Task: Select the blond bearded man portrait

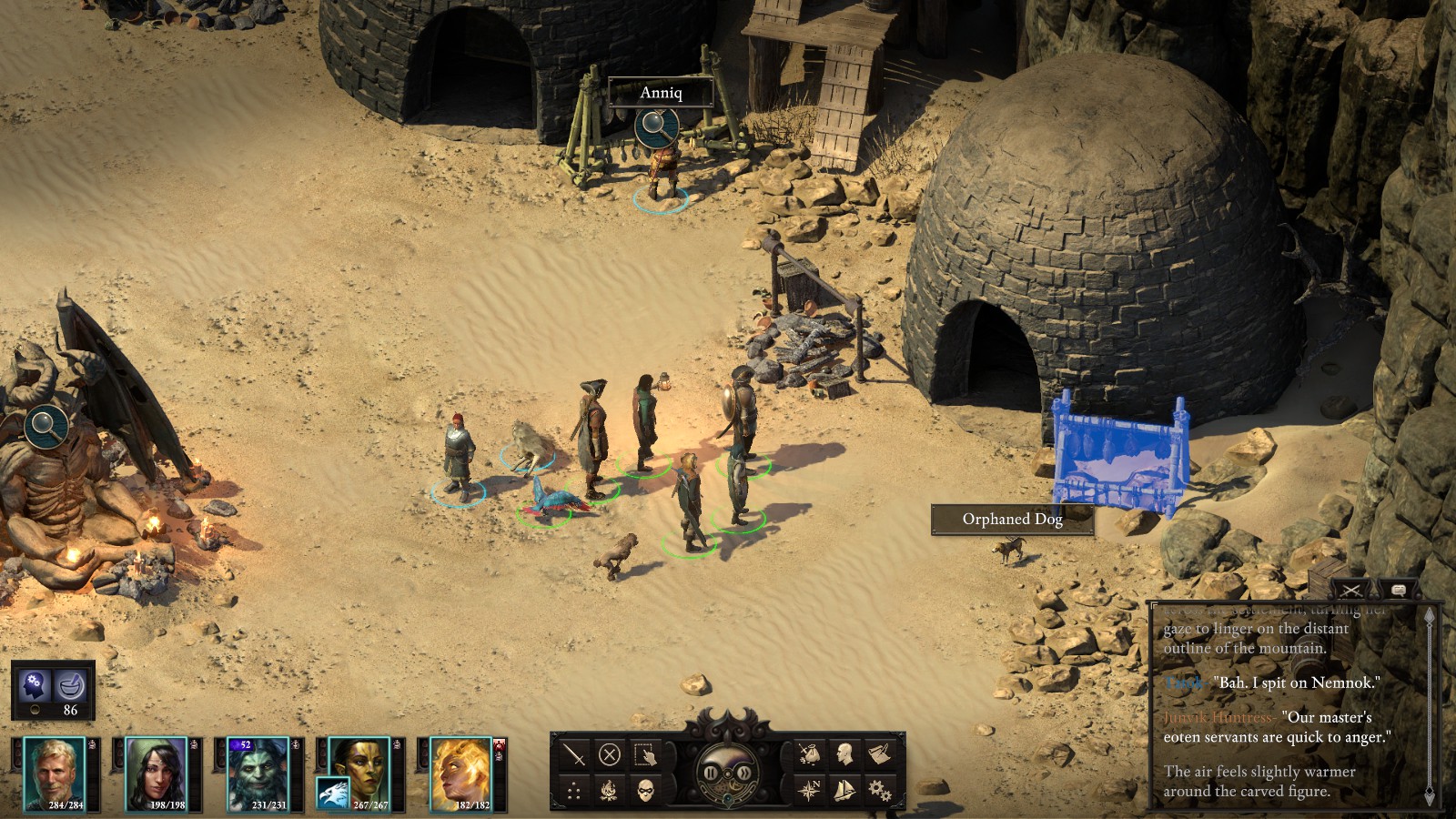Action: pos(55,773)
